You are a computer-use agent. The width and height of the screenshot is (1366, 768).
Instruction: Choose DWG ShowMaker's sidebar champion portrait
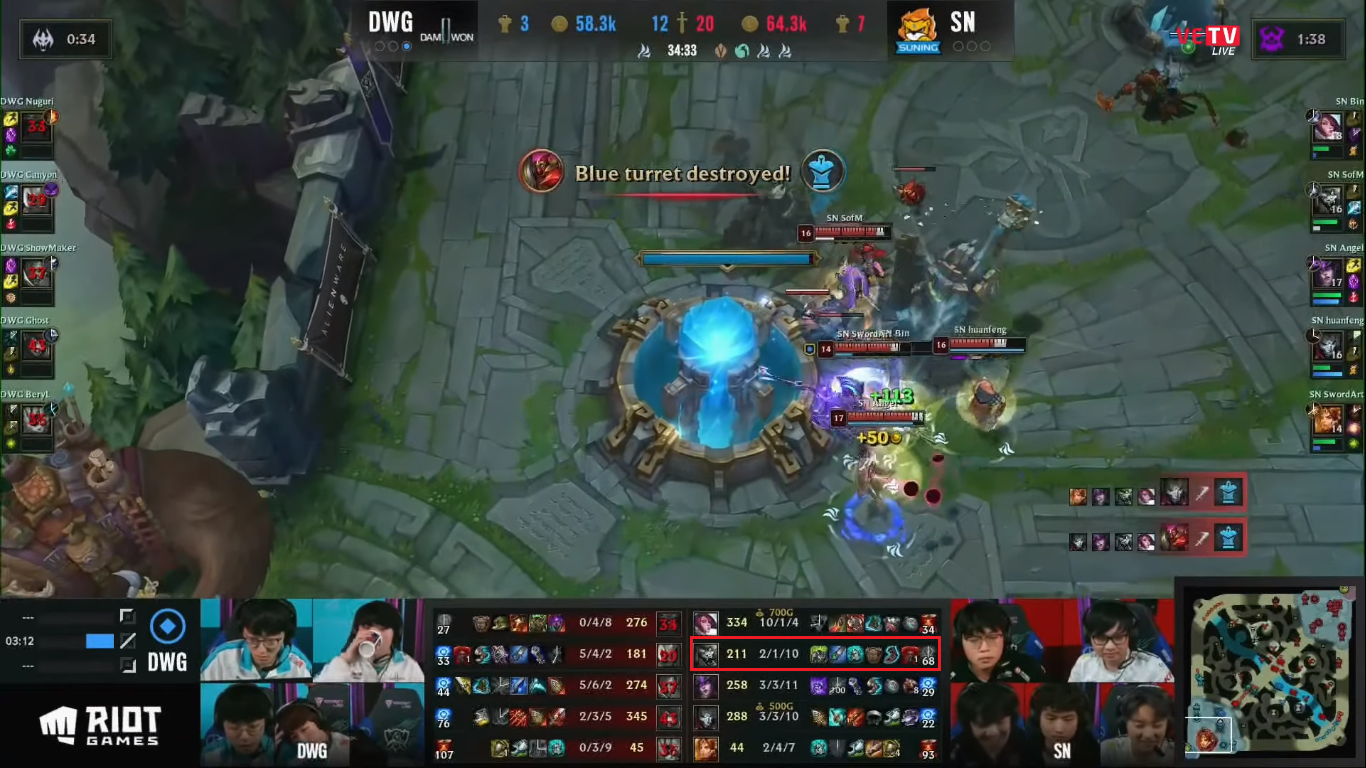click(x=36, y=272)
